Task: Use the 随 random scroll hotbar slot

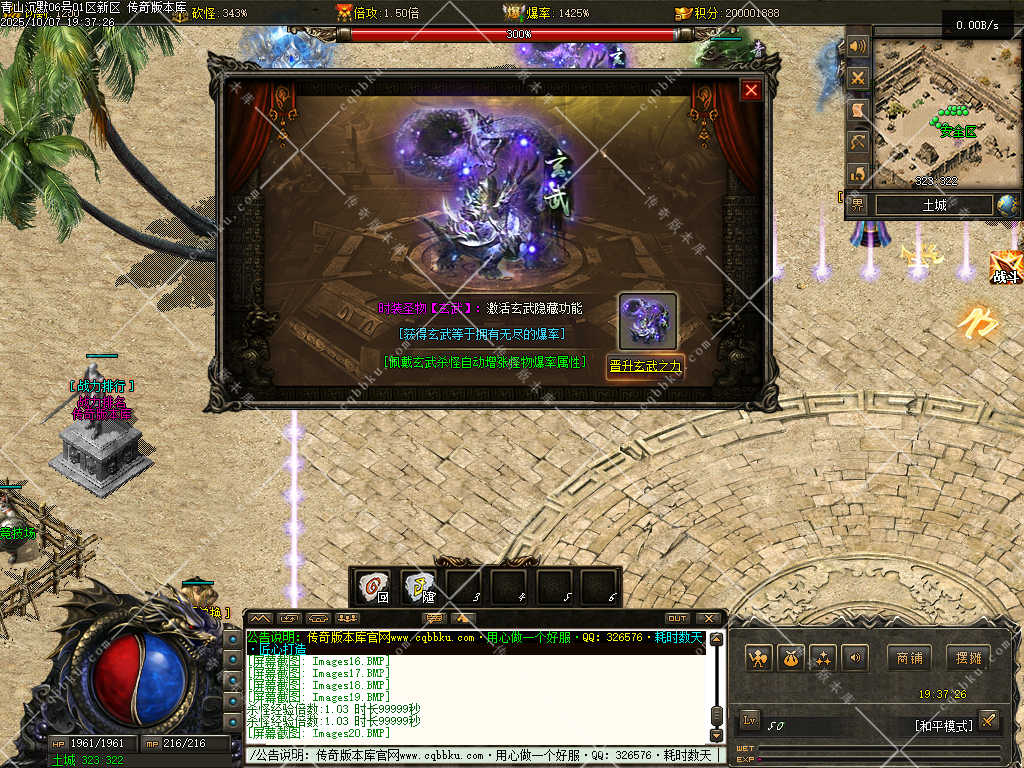Action: (x=420, y=586)
